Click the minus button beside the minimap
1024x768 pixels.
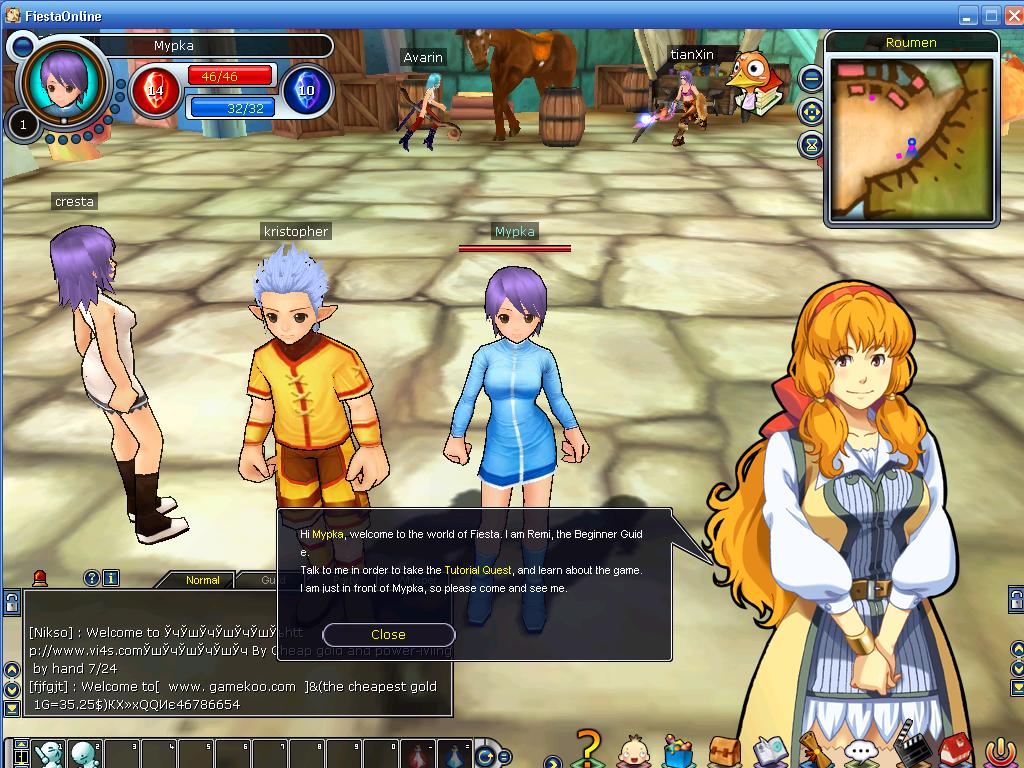(x=811, y=77)
